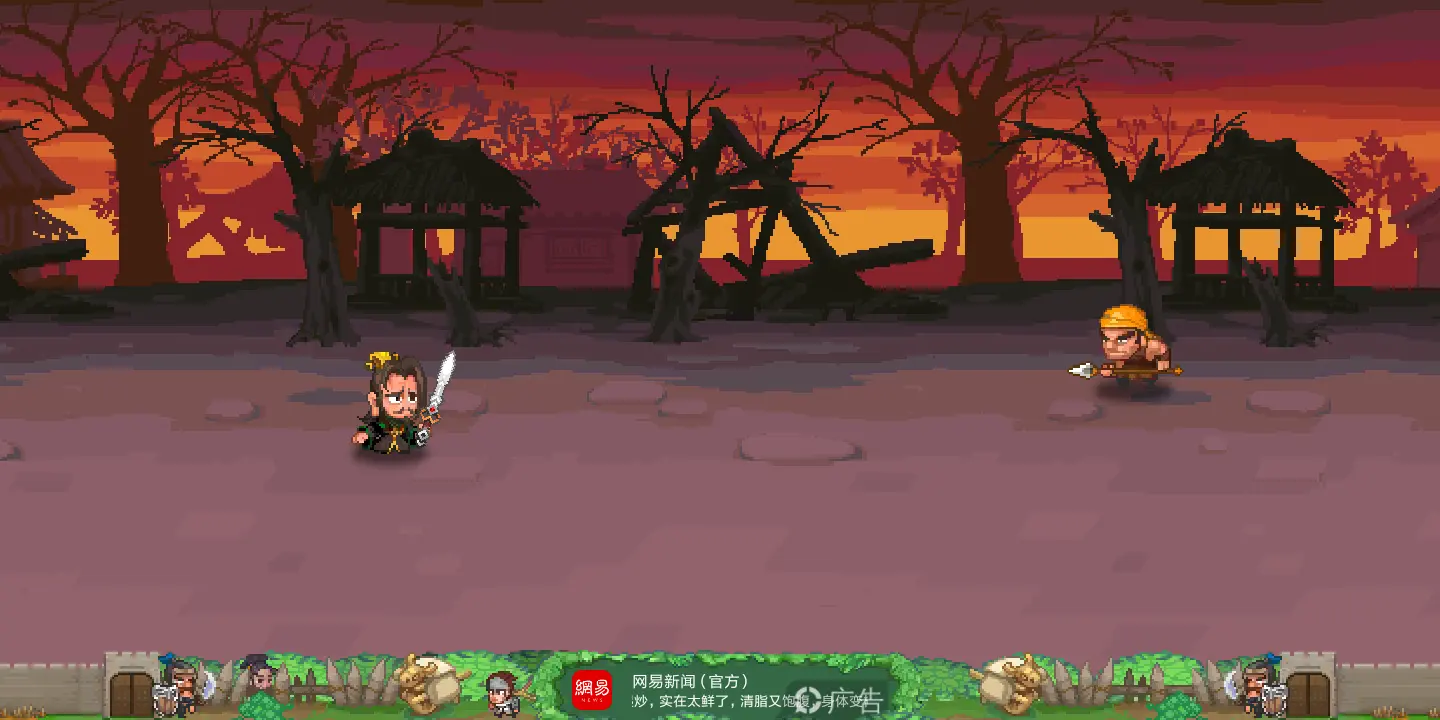
Task: Click the red NetEase News logo
Action: [591, 690]
